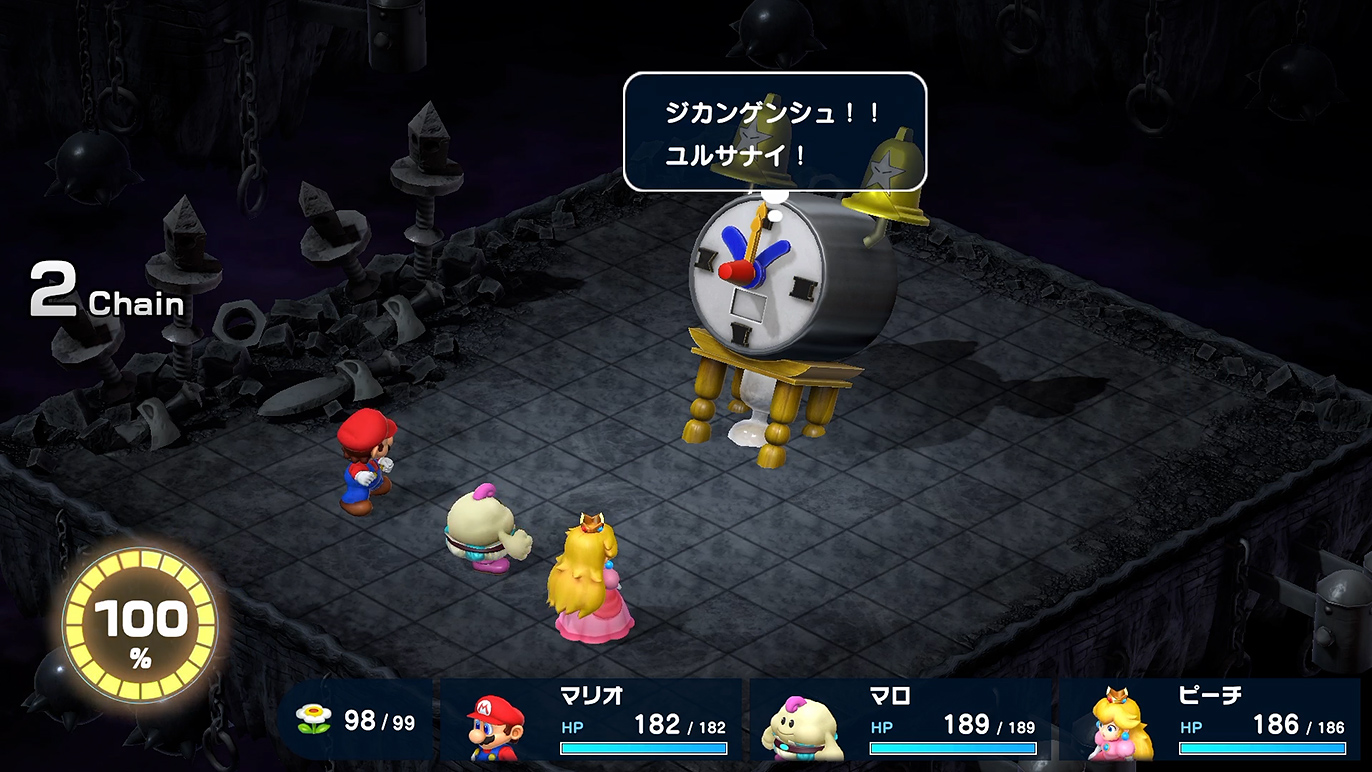Select Mario's party status panel
Image resolution: width=1372 pixels, height=772 pixels.
click(x=592, y=720)
